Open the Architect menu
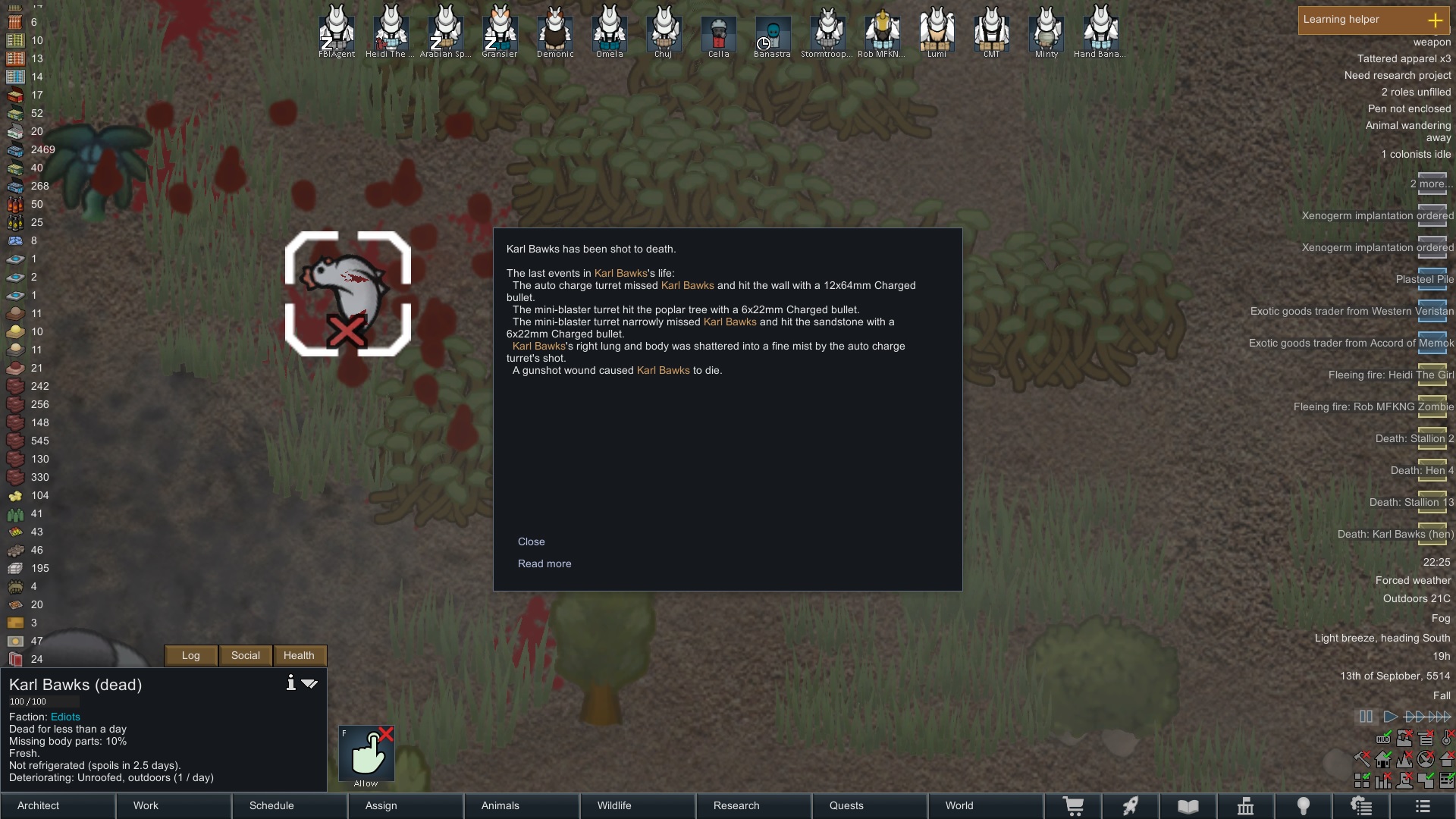The height and width of the screenshot is (819, 1456). [37, 805]
